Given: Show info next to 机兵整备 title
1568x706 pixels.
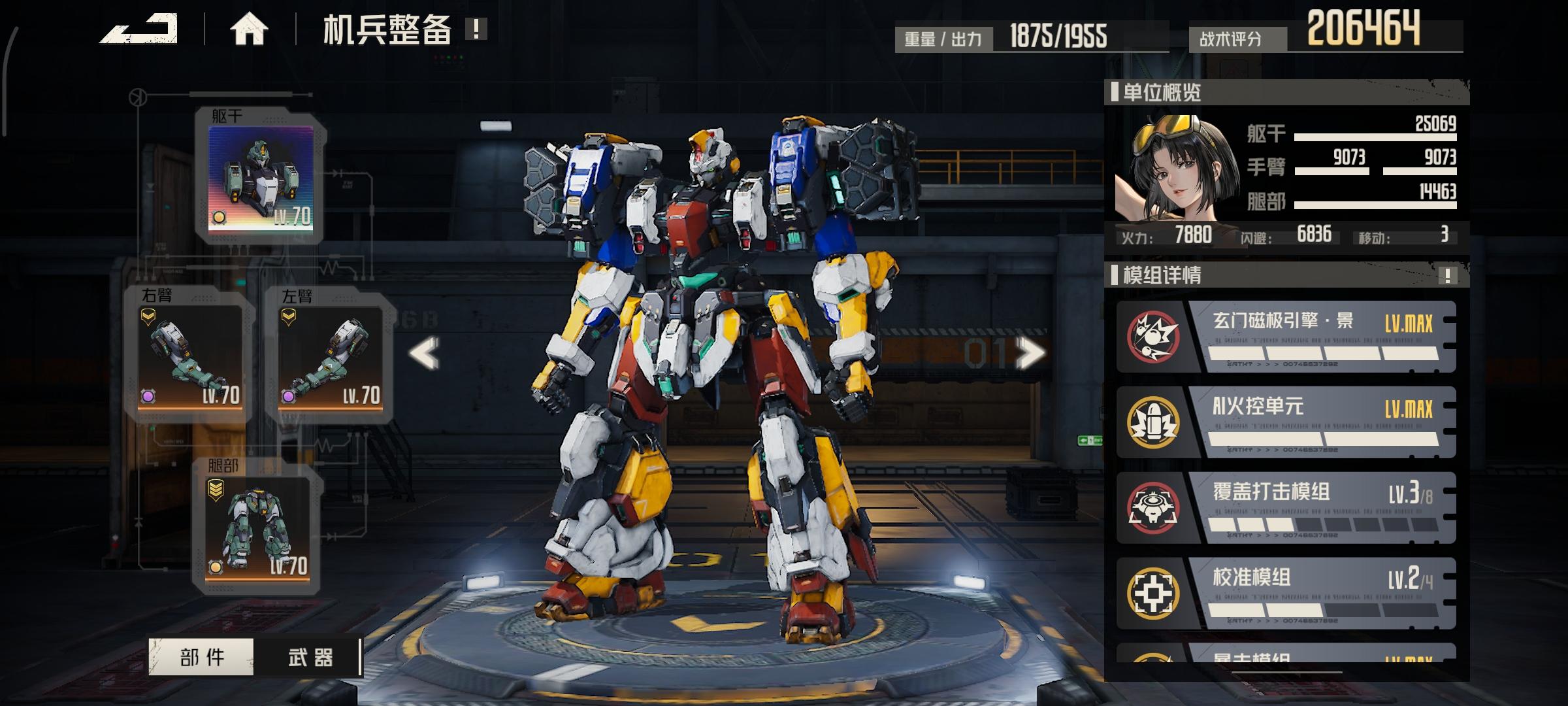Looking at the screenshot, I should coord(476,29).
